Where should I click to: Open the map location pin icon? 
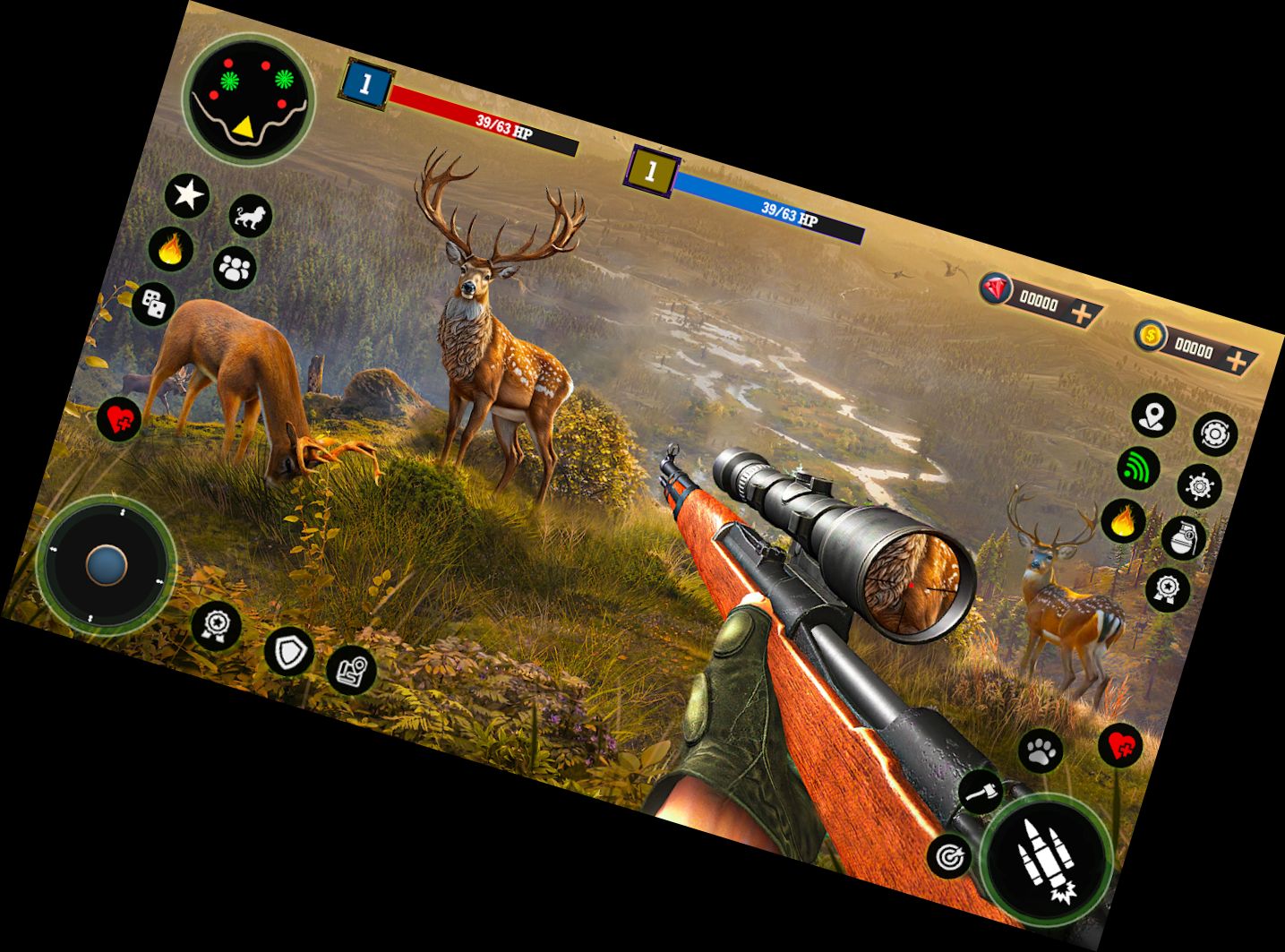point(1152,416)
